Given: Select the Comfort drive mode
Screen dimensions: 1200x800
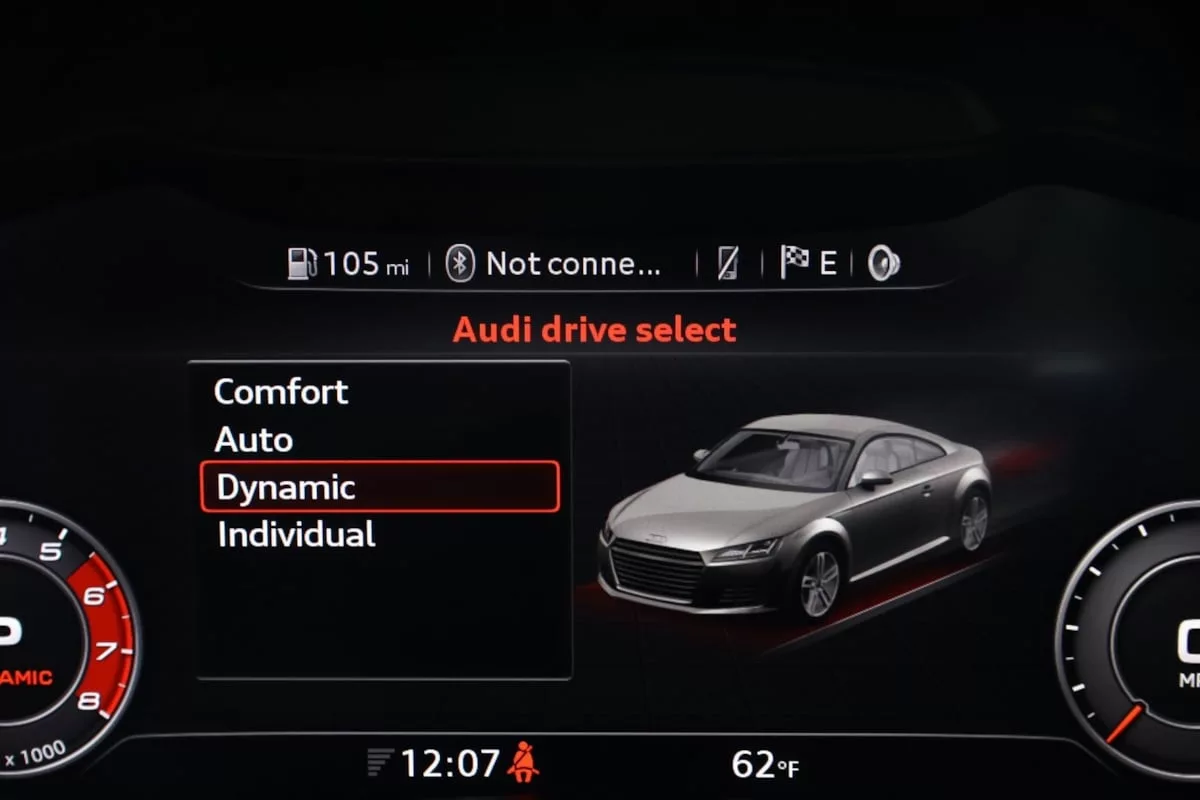Looking at the screenshot, I should click(281, 391).
